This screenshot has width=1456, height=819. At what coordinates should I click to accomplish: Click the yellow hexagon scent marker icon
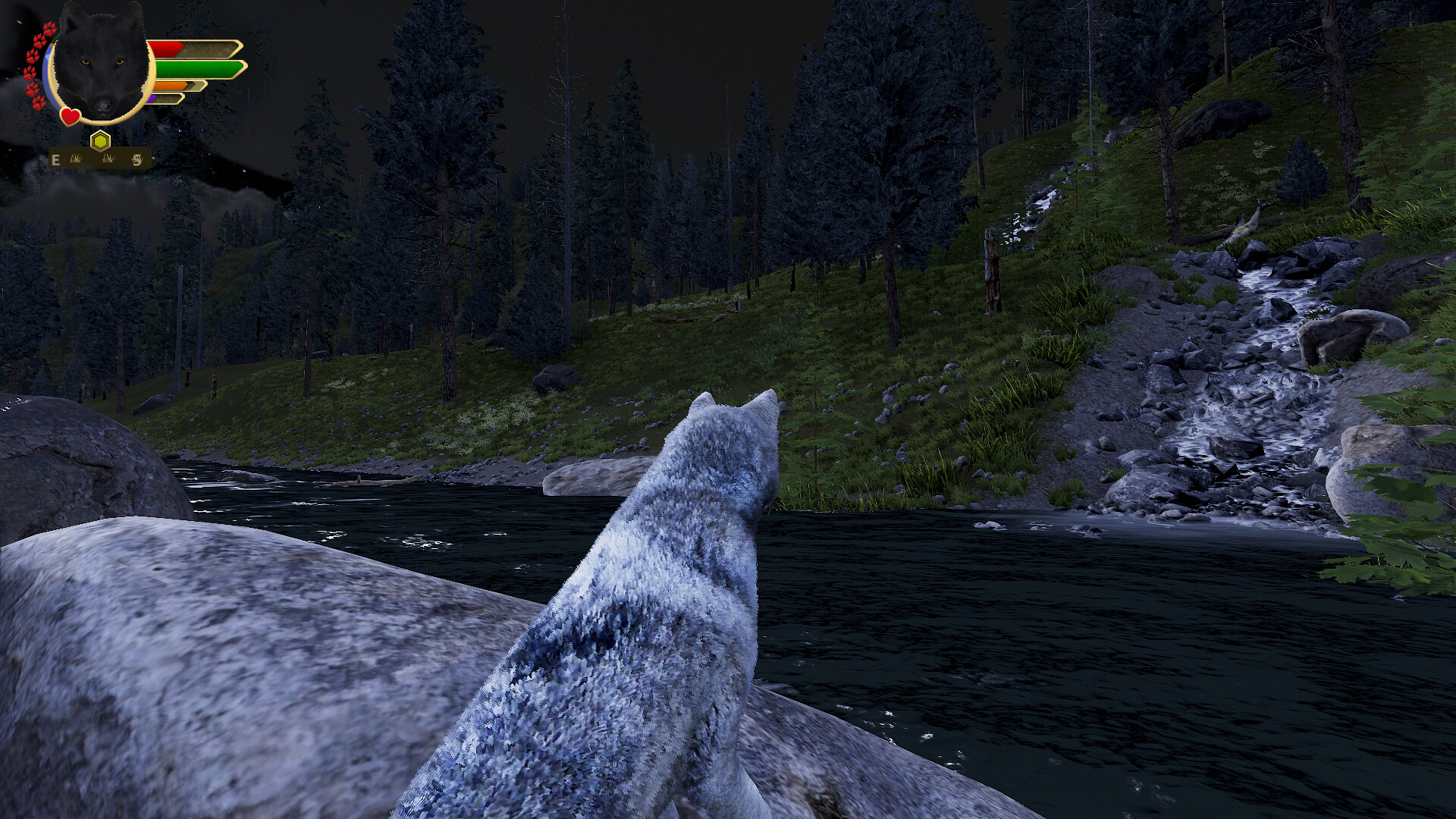(x=100, y=142)
